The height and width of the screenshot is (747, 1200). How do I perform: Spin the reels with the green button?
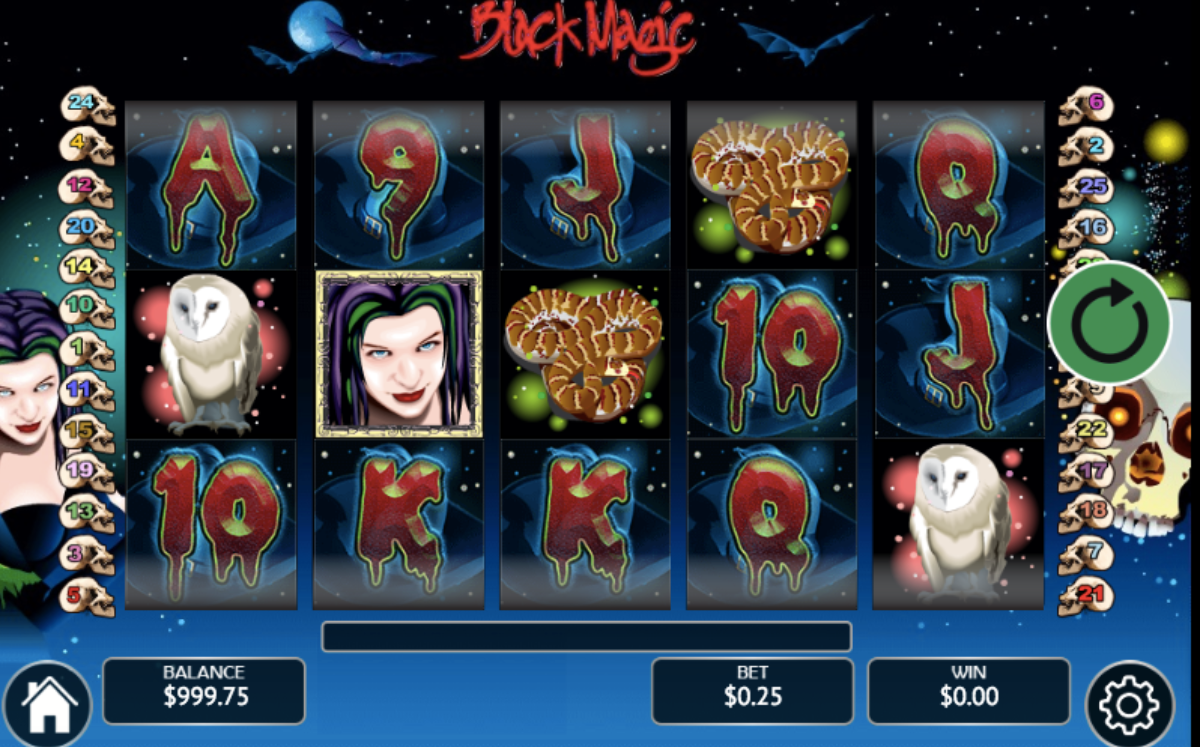point(1108,322)
